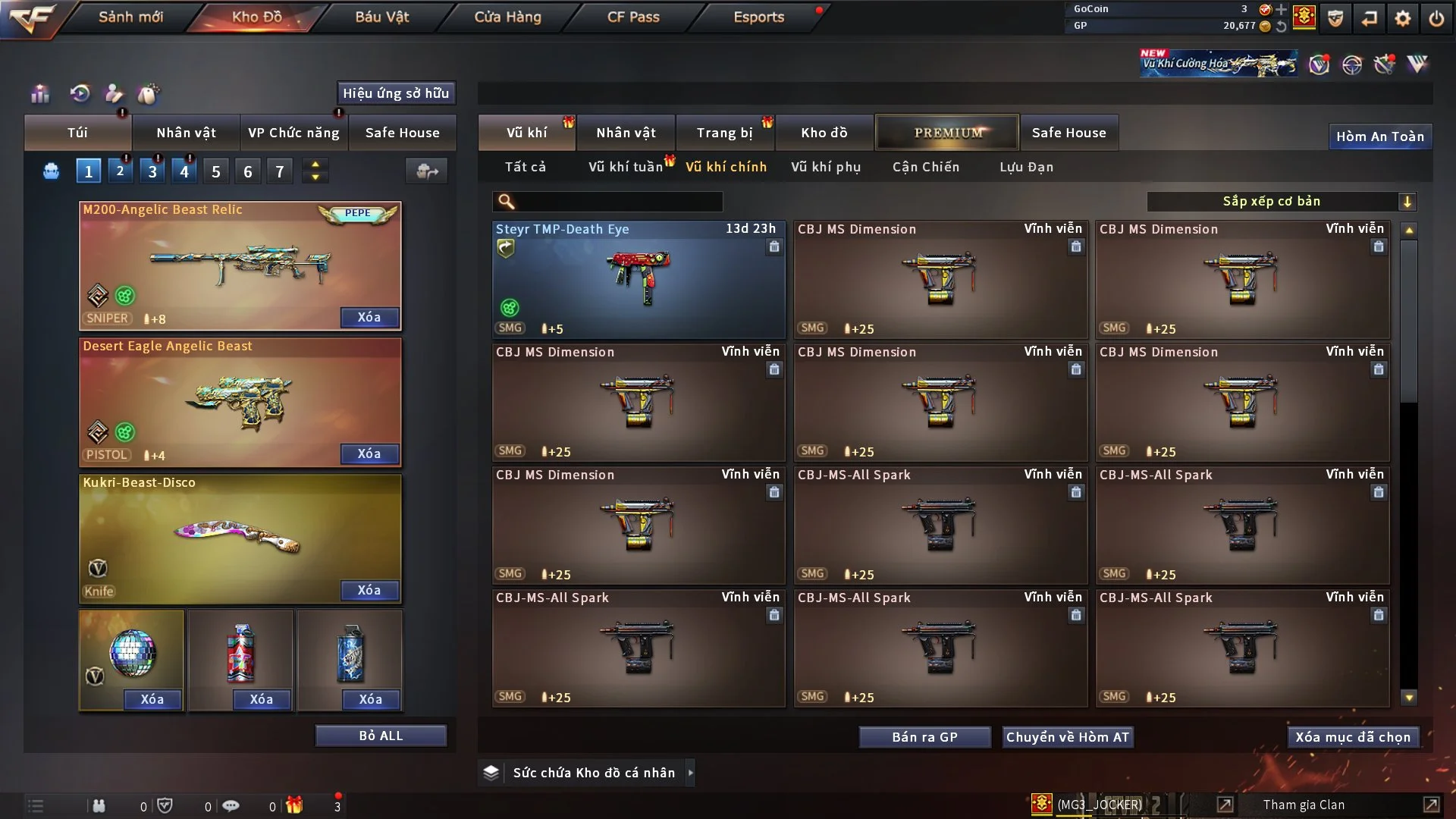Select the PREMIUM inventory tab

948,133
